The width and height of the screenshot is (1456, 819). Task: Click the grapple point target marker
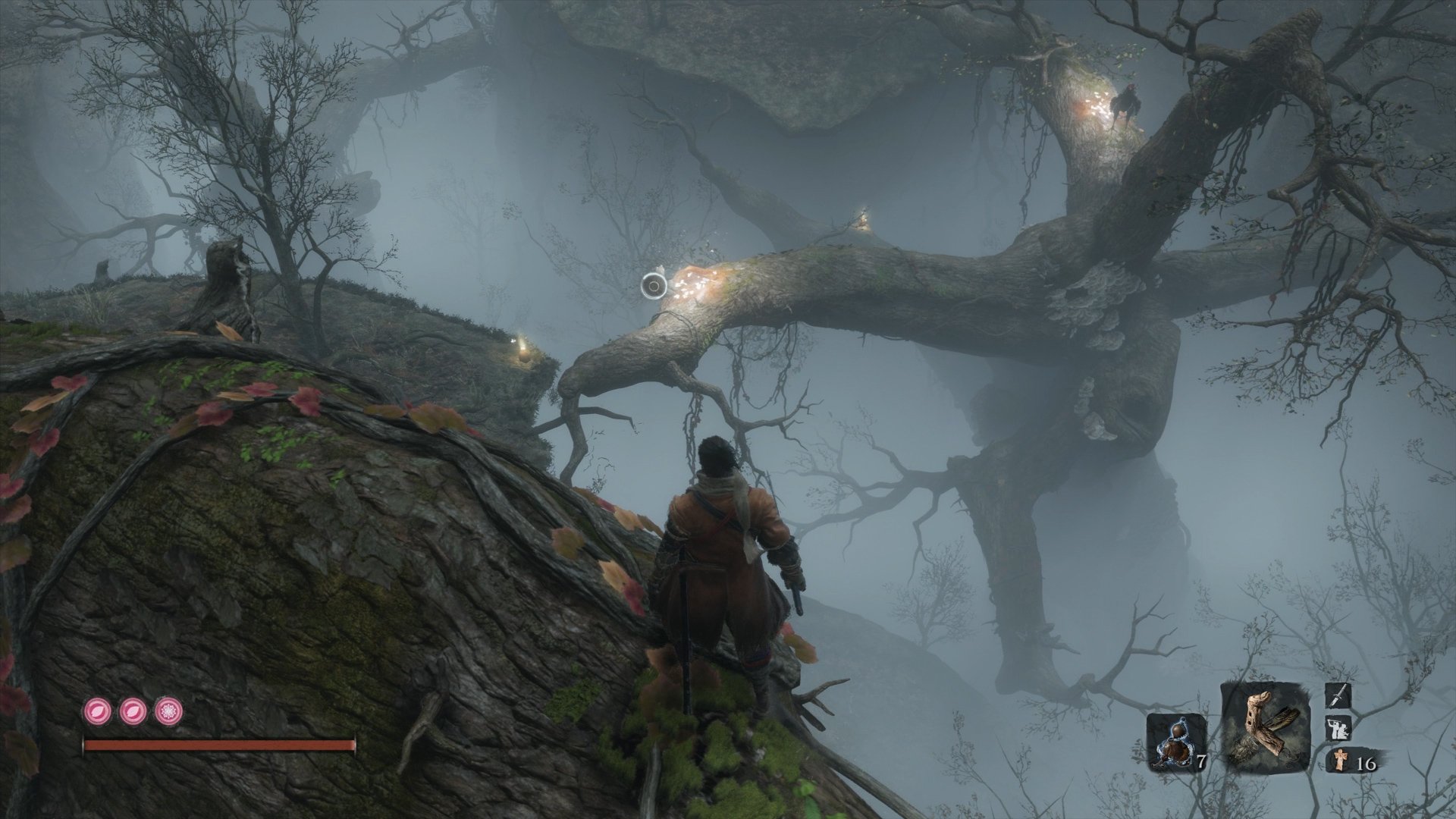point(654,286)
